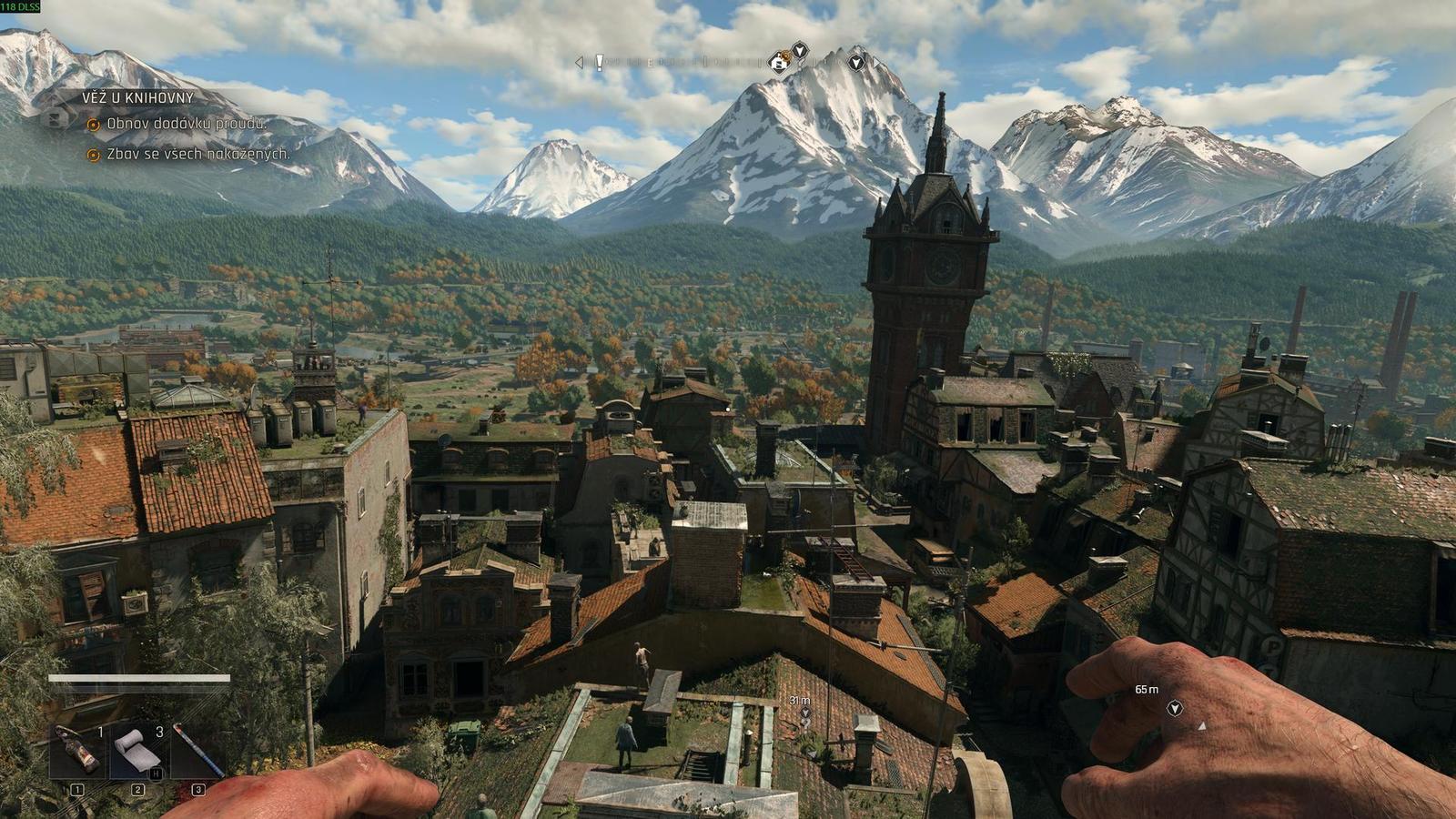Screen dimensions: 1456x819
Task: Open the coin badge on the compass marker
Action: point(785,55)
